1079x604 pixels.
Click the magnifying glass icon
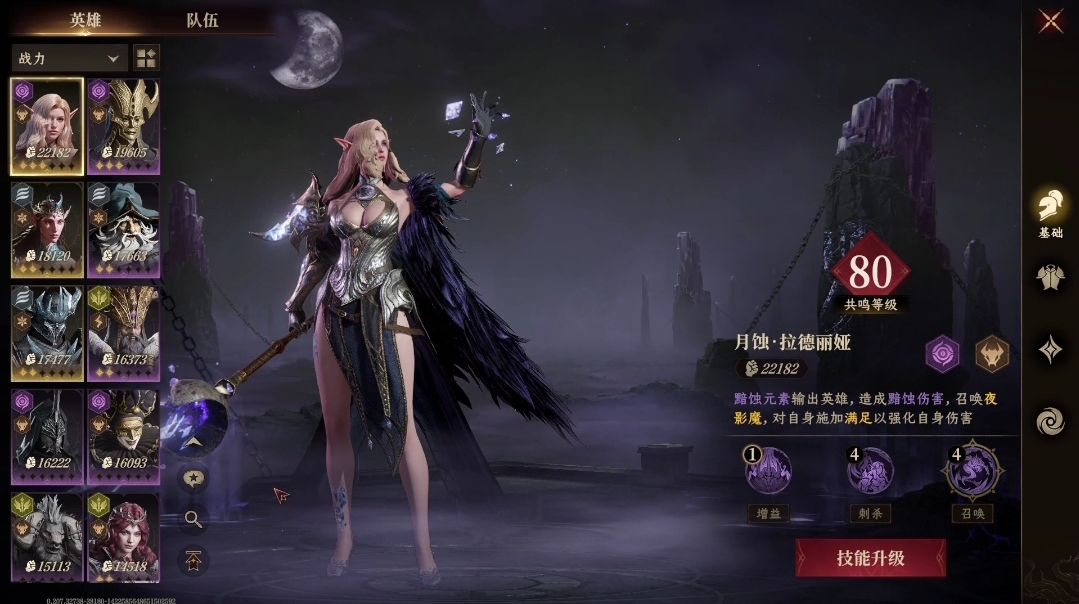click(x=193, y=518)
